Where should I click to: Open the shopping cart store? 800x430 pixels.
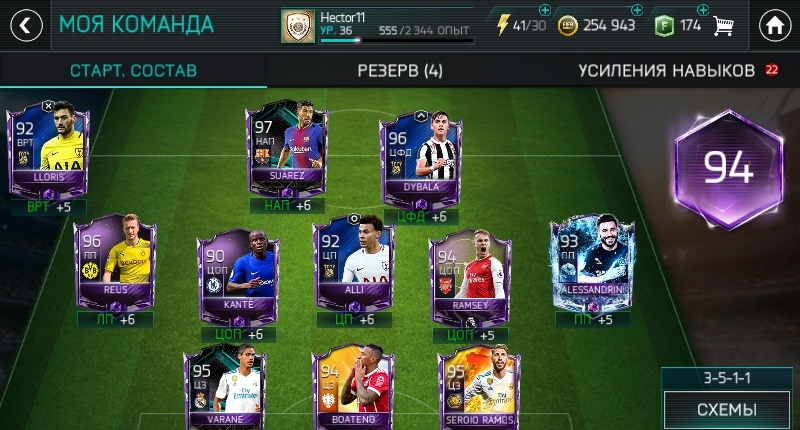724,26
